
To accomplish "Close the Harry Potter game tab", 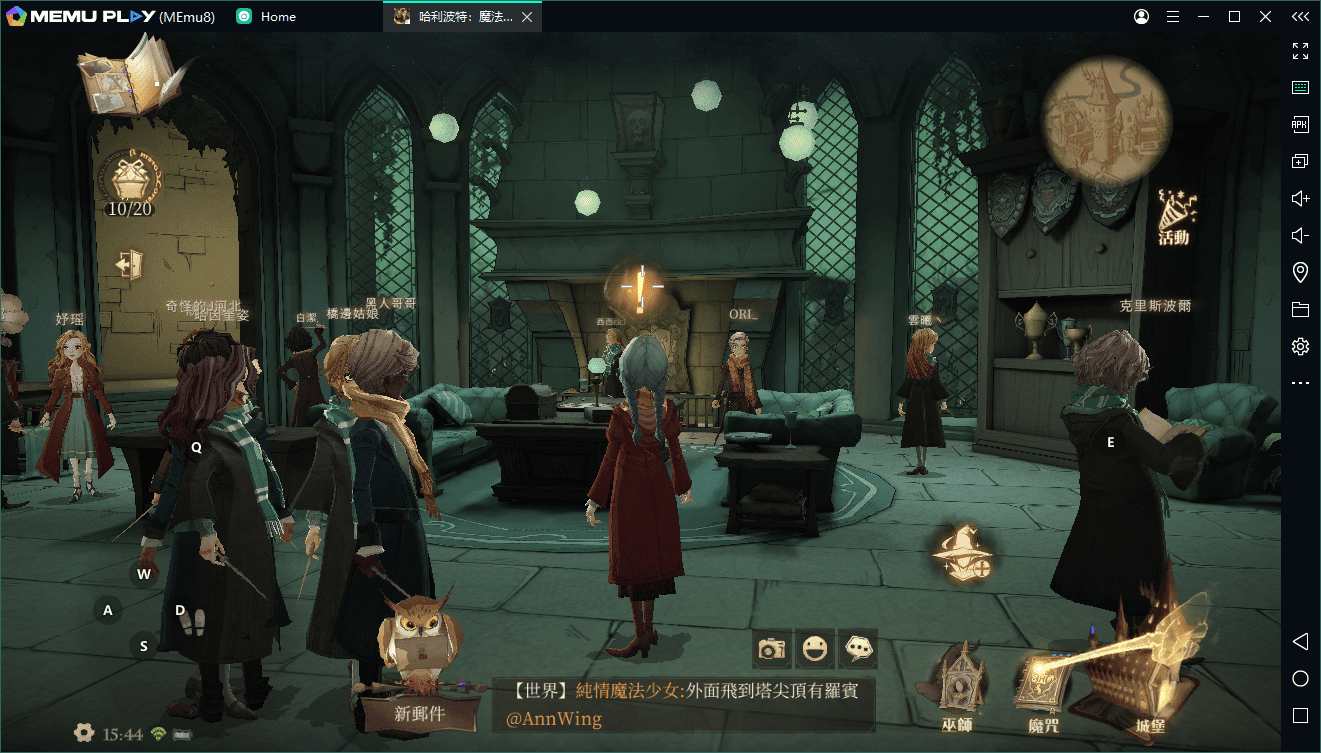I will pyautogui.click(x=527, y=17).
